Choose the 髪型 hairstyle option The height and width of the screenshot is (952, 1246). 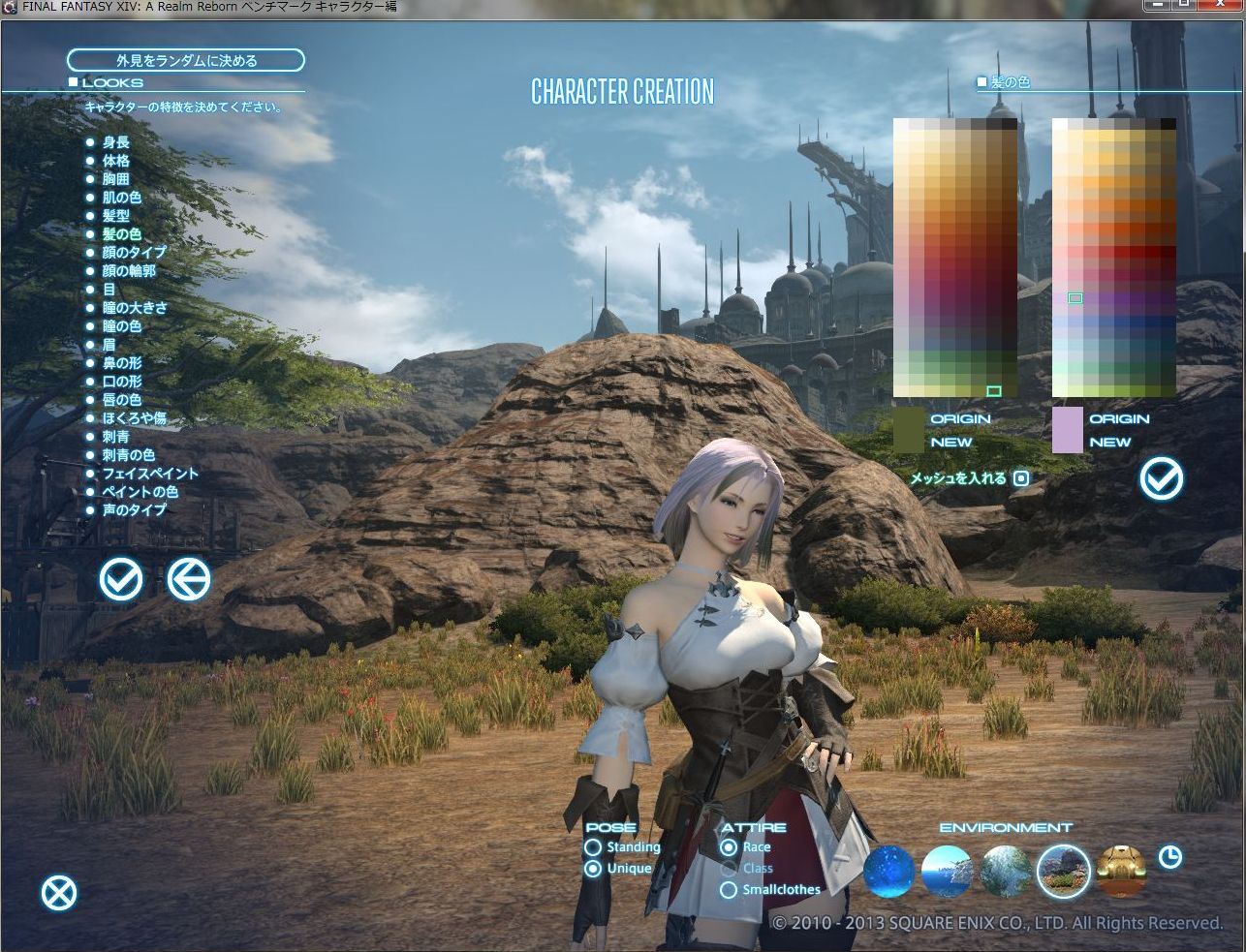tap(115, 216)
